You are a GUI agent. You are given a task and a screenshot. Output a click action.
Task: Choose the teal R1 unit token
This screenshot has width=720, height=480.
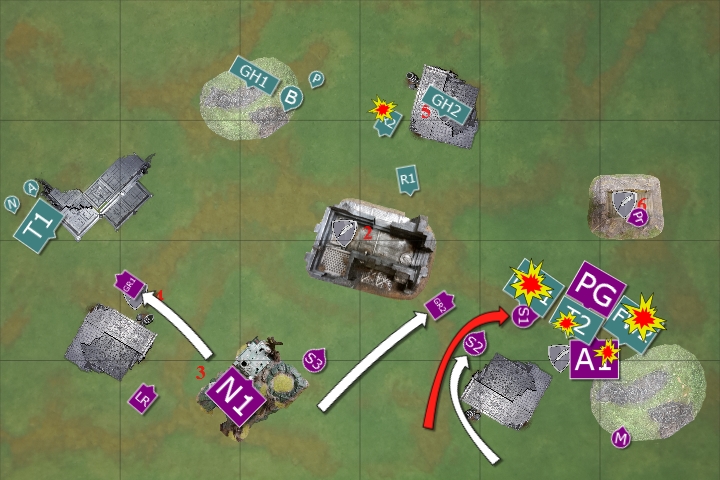[x=407, y=178]
